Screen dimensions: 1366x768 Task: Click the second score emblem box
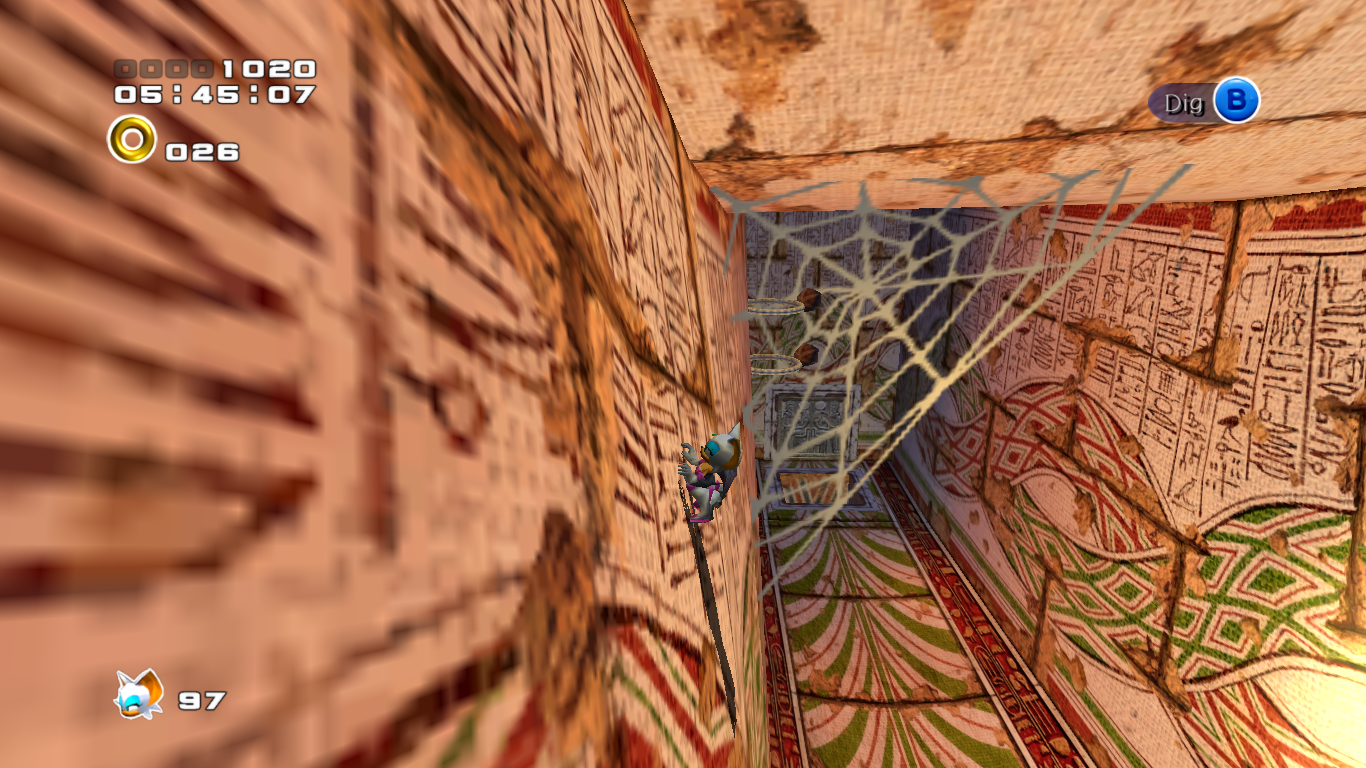coord(151,69)
